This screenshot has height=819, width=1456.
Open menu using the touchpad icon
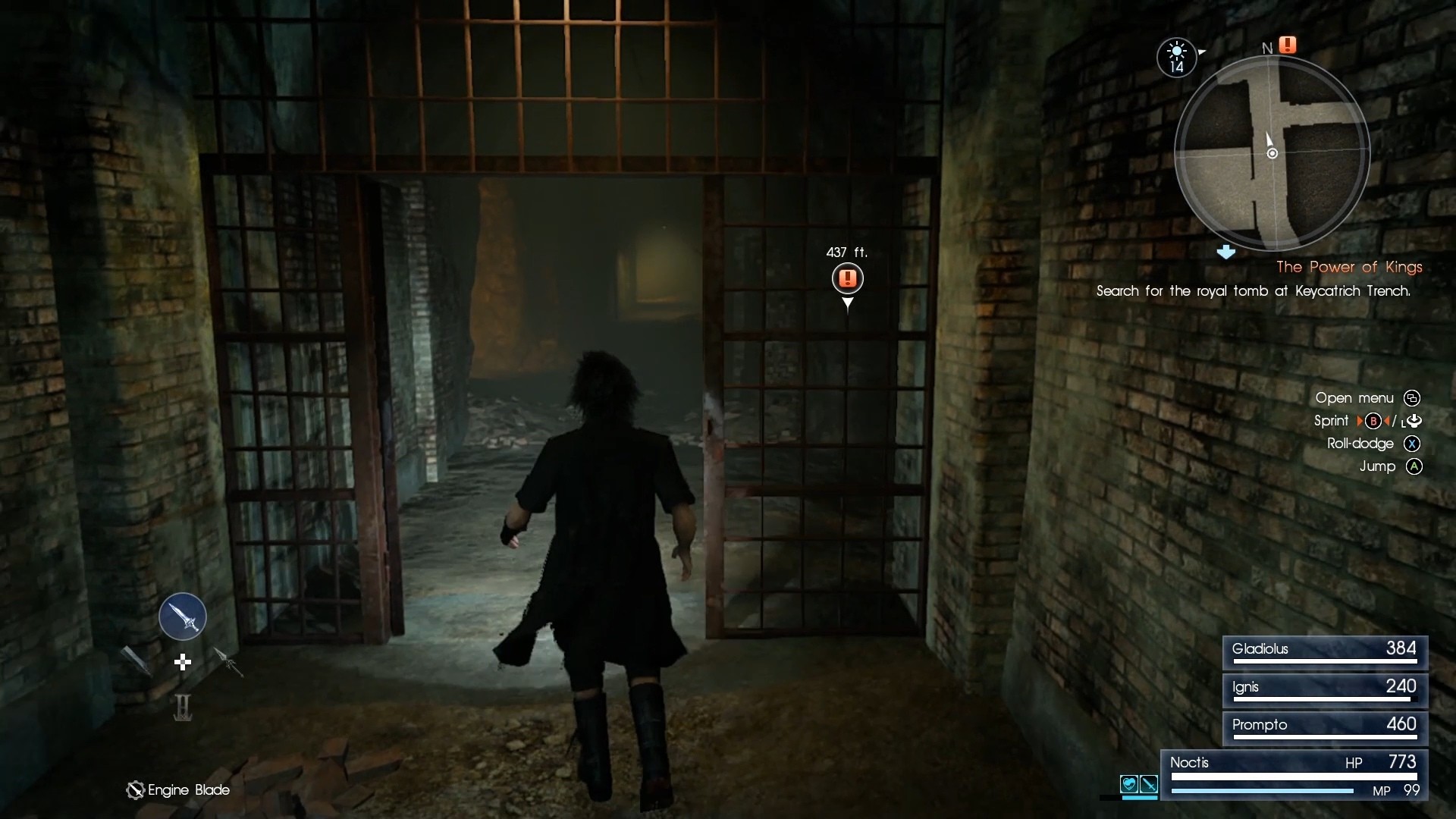[1412, 398]
